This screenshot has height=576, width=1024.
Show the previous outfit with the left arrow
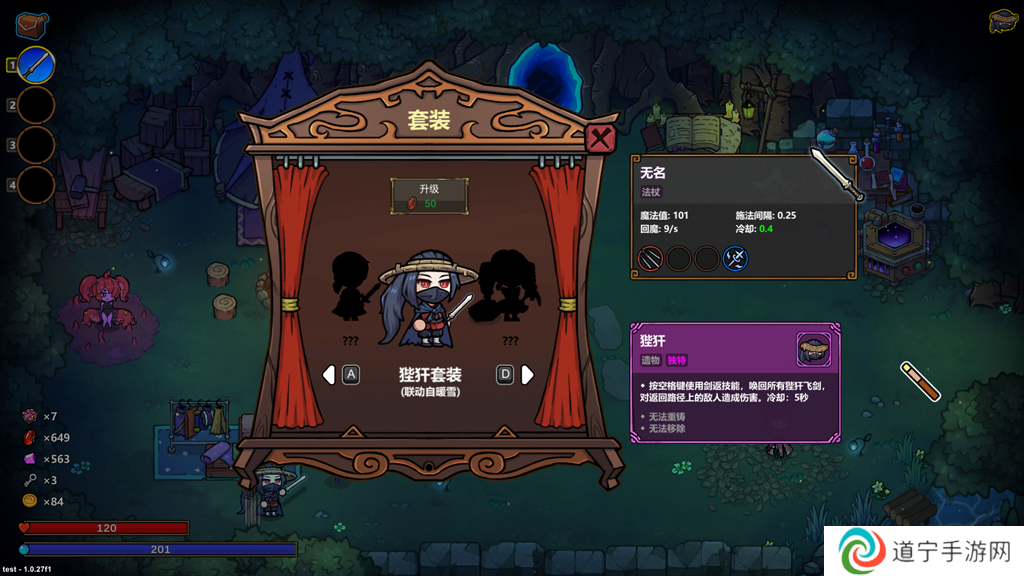coord(328,375)
